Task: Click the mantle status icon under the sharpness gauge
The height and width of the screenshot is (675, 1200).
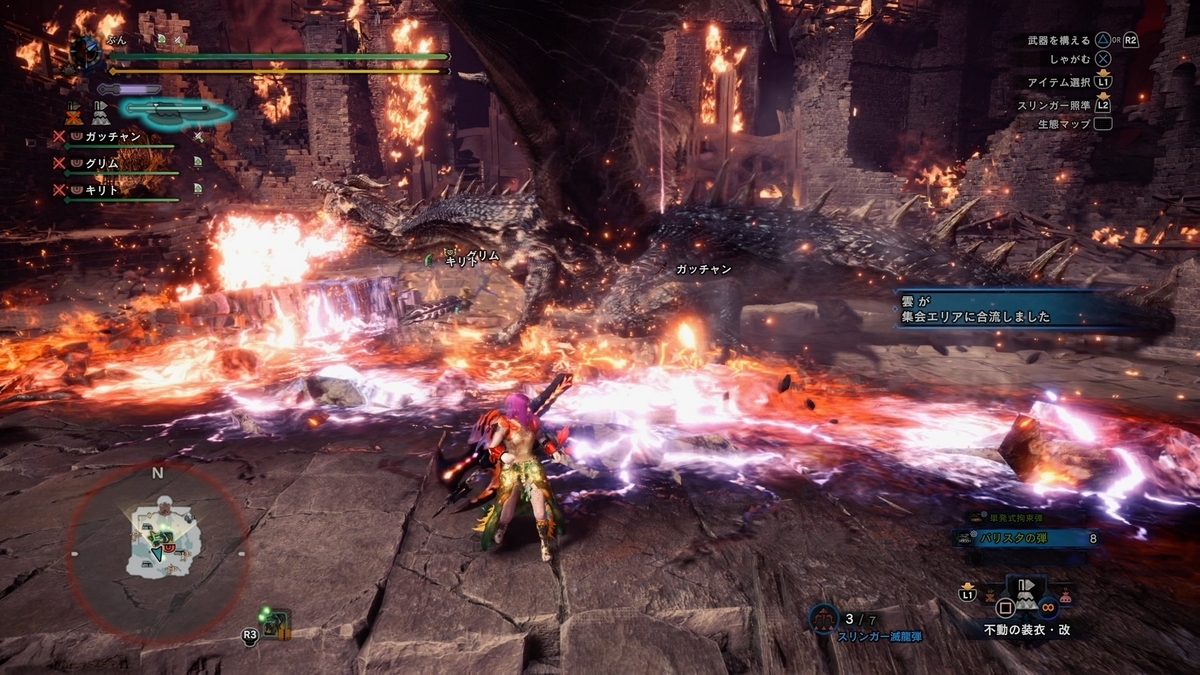Action: [100, 111]
